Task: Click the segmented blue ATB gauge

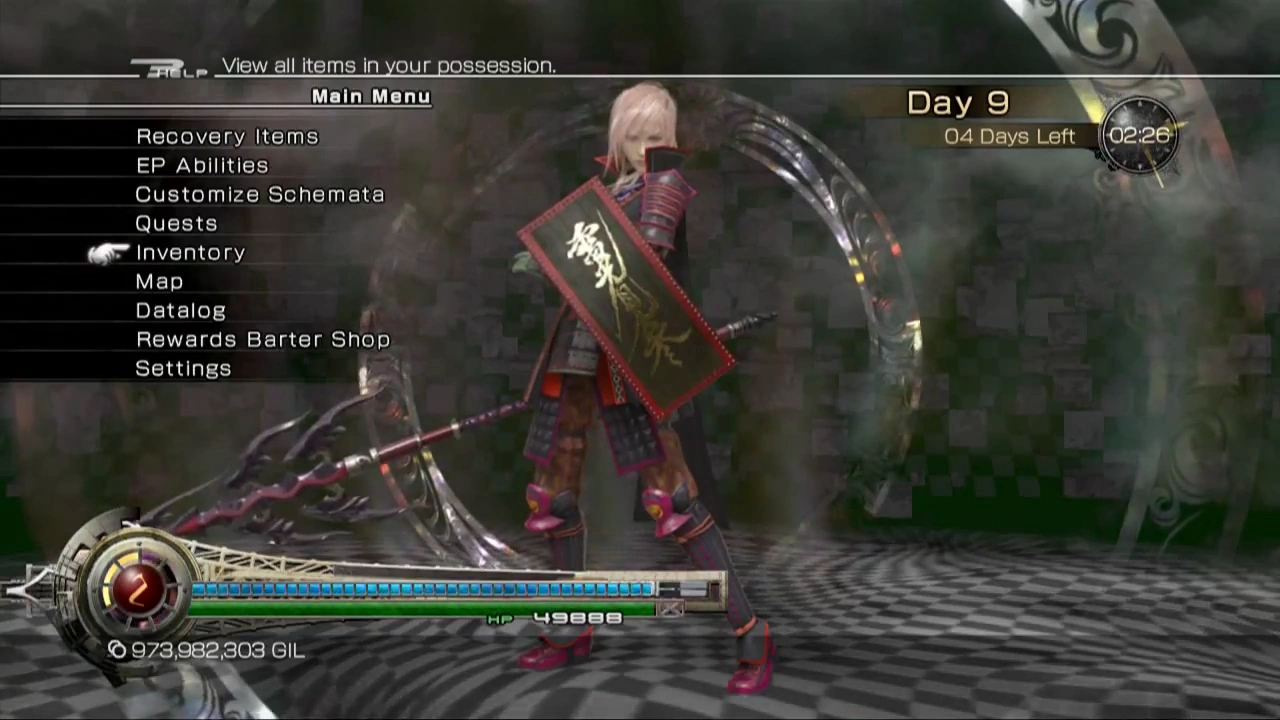Action: pos(420,588)
